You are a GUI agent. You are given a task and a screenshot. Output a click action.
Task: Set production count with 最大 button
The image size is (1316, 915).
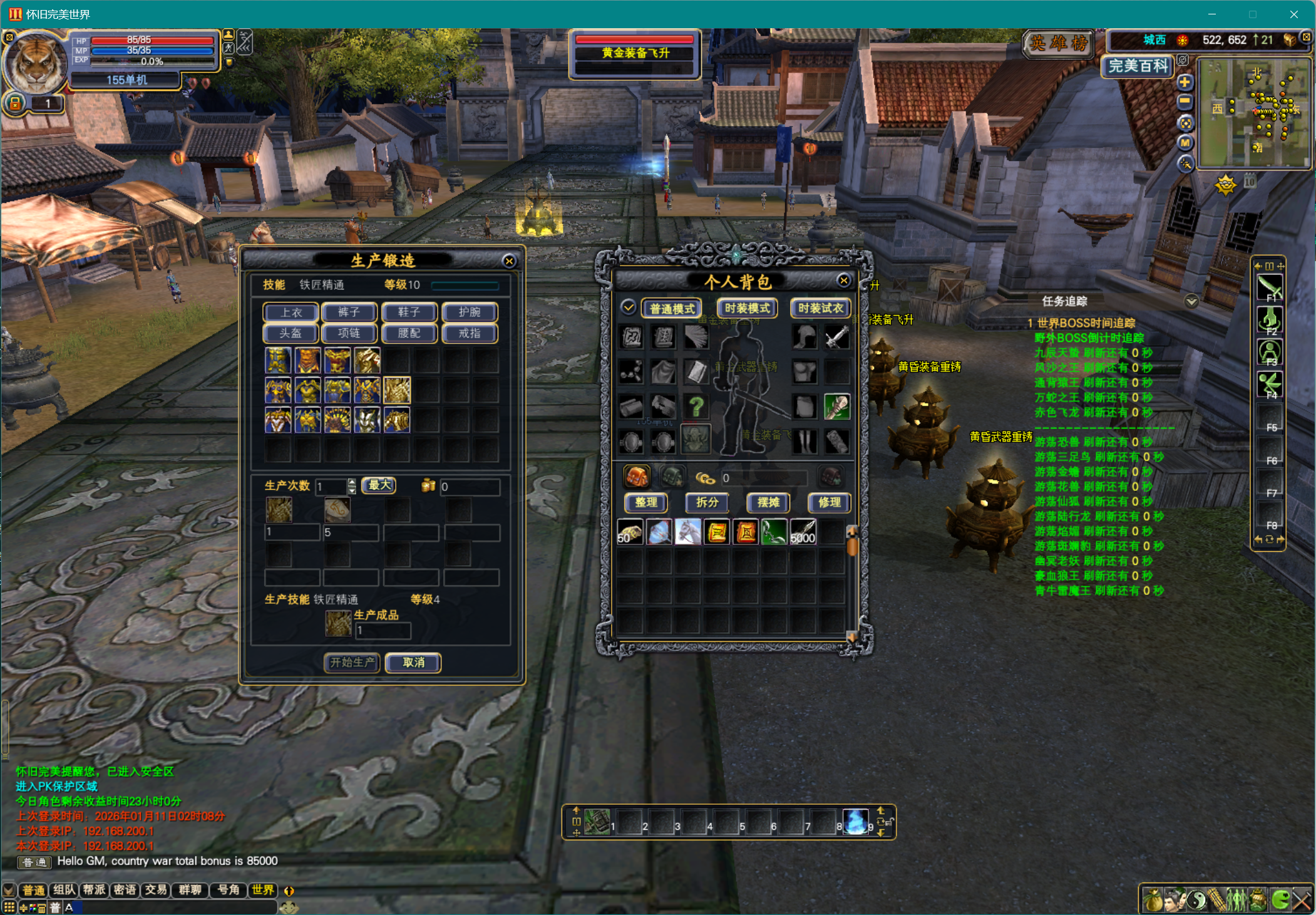pos(379,485)
